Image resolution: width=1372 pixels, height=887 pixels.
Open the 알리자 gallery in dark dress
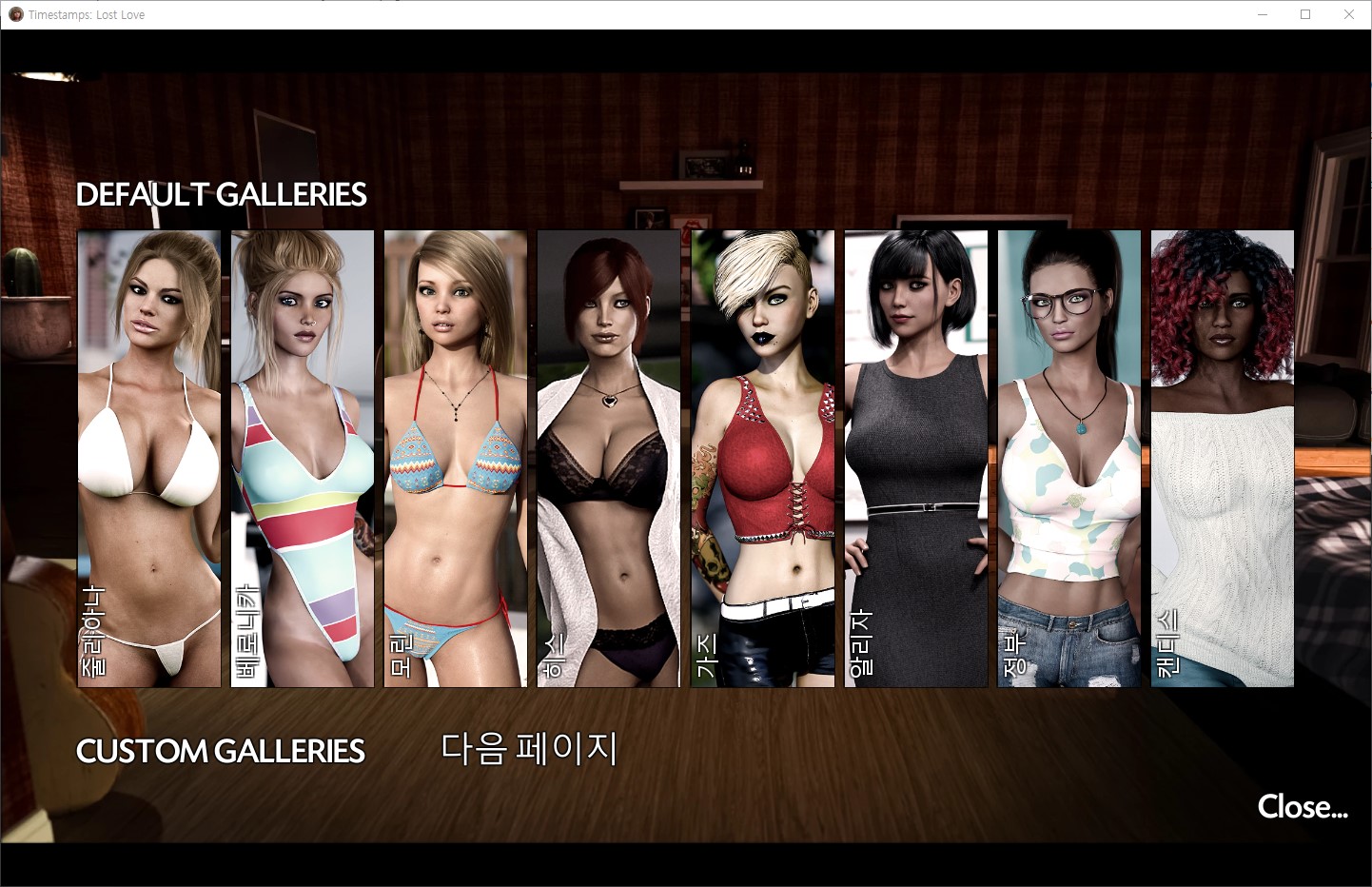pyautogui.click(x=915, y=458)
